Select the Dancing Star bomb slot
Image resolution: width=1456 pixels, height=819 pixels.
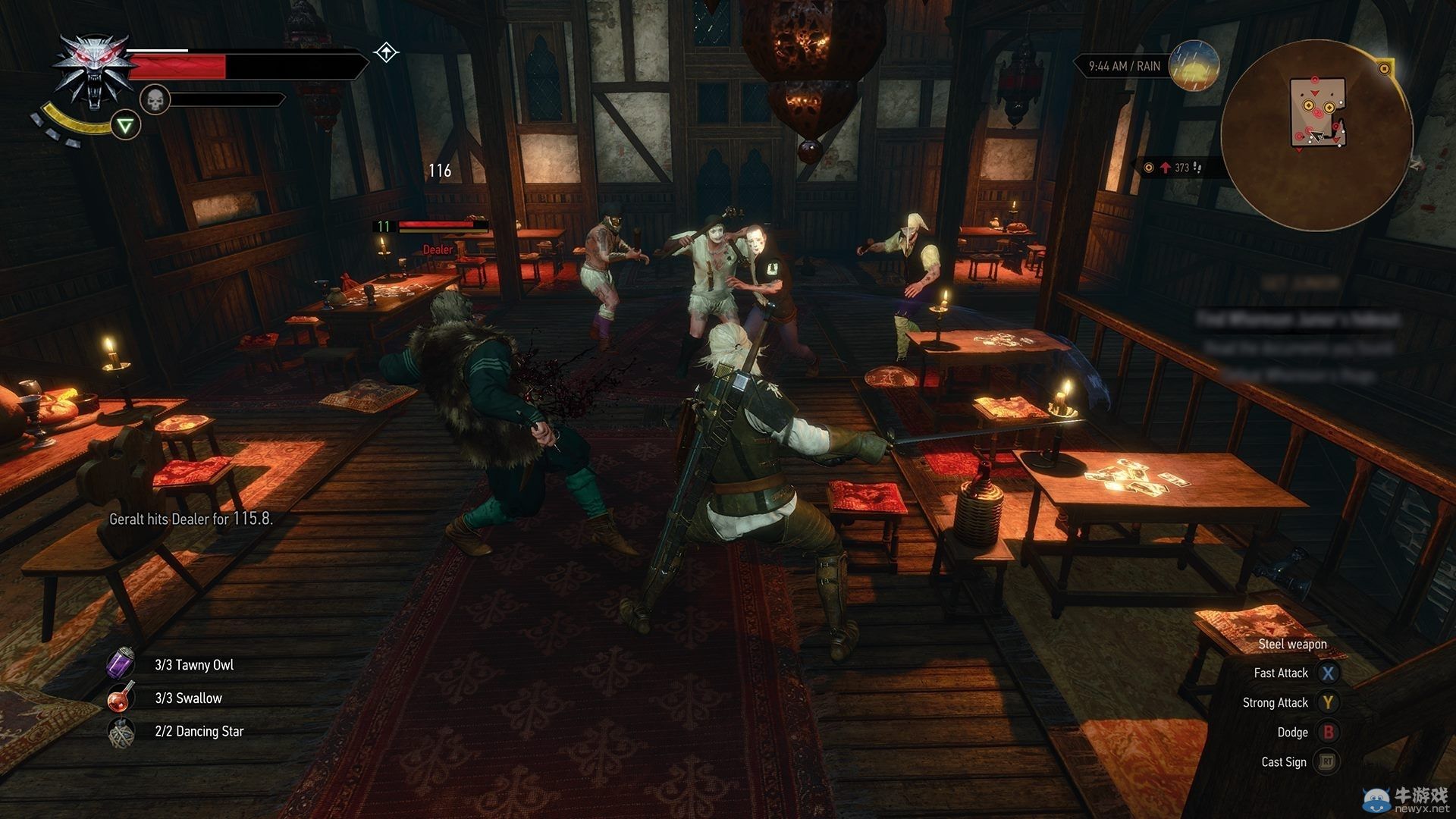coord(121,732)
